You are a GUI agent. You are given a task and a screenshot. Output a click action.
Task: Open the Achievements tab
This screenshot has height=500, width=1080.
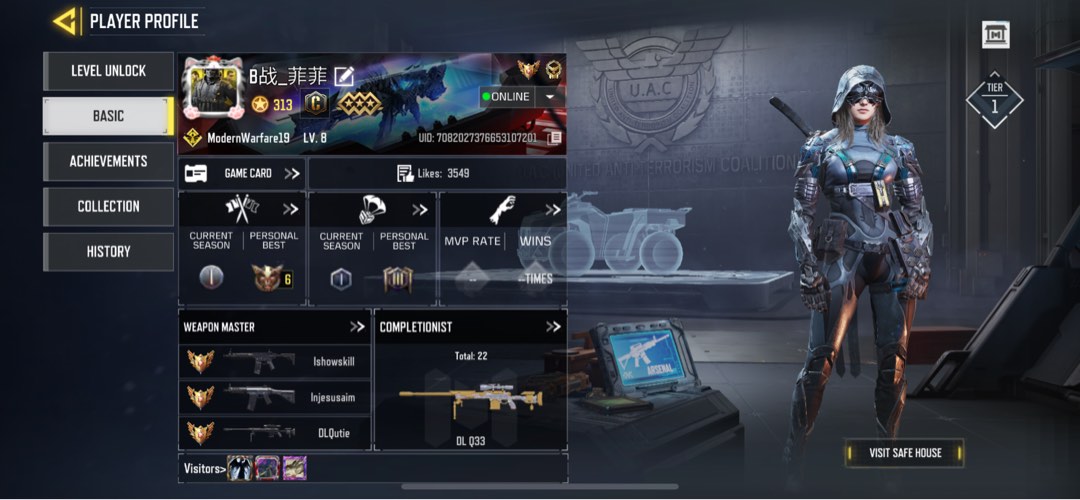[x=108, y=161]
